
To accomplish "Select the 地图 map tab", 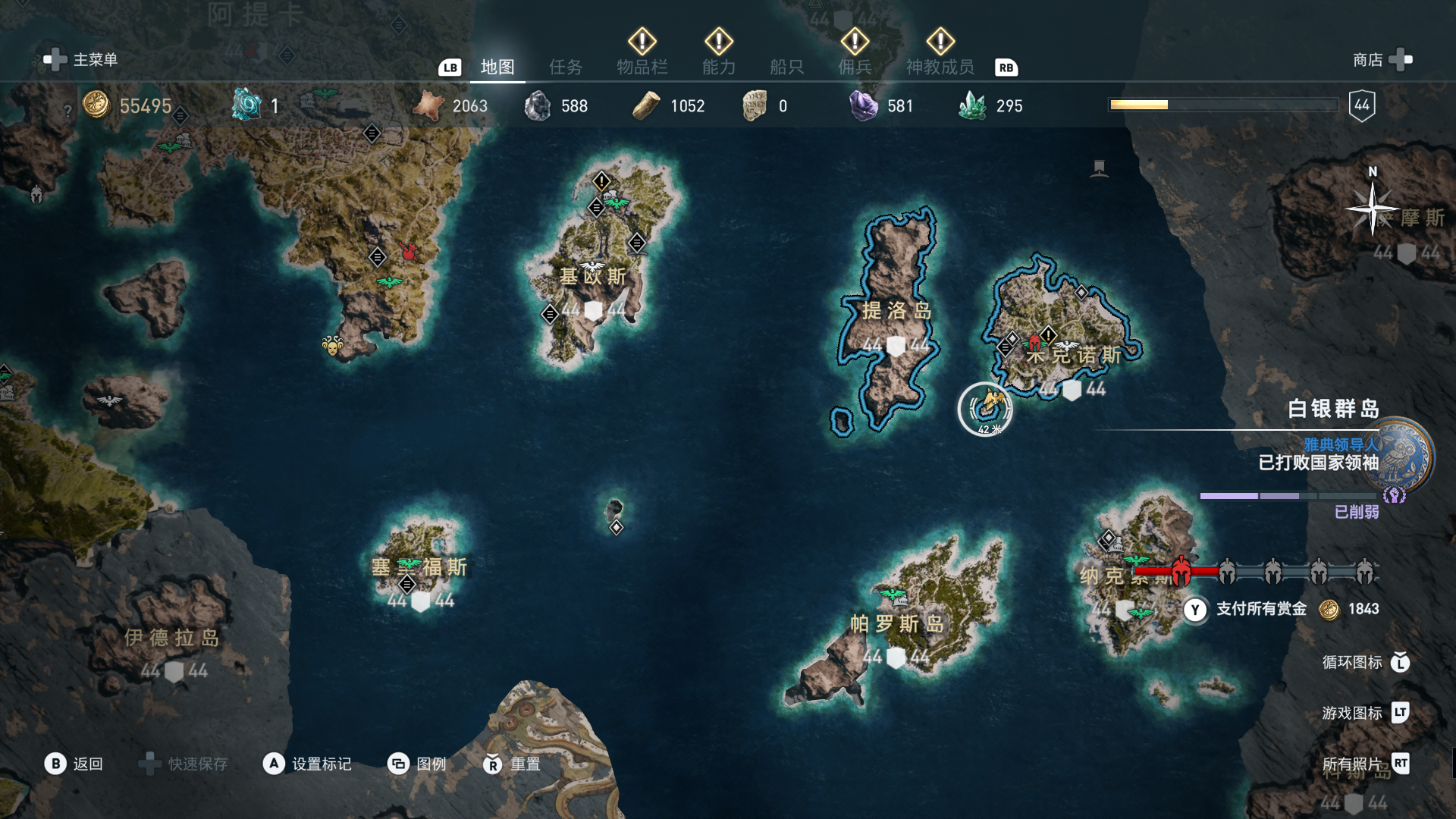I will pyautogui.click(x=497, y=67).
